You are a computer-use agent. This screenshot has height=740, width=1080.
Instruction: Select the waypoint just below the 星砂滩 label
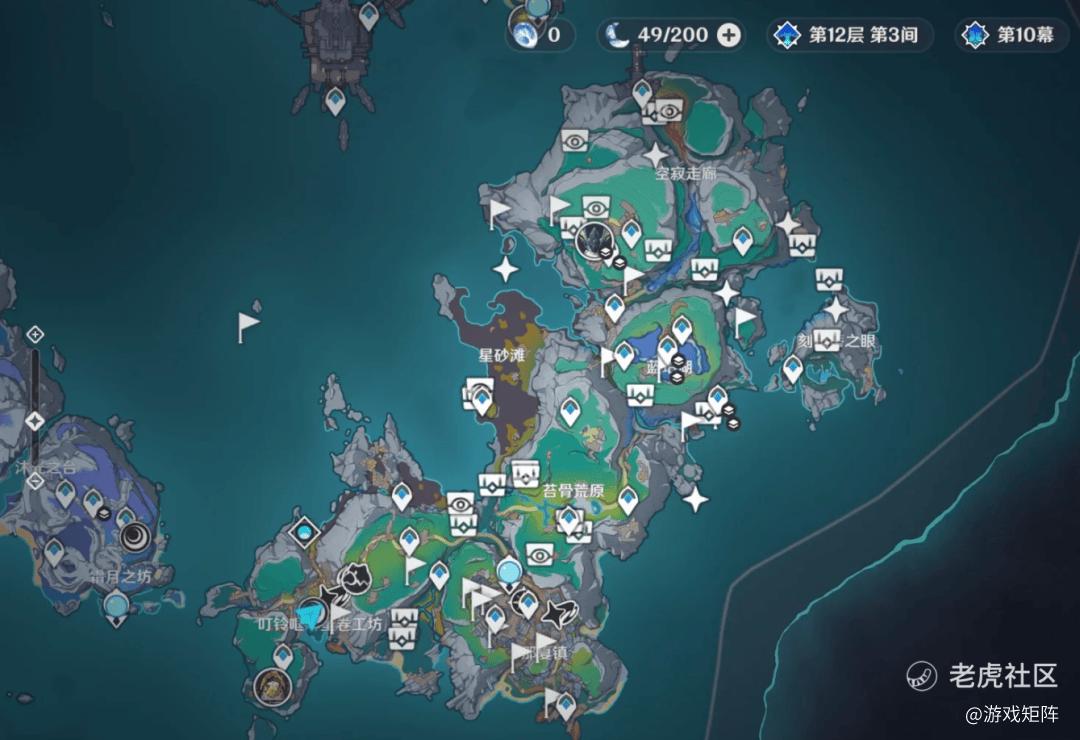pos(482,400)
